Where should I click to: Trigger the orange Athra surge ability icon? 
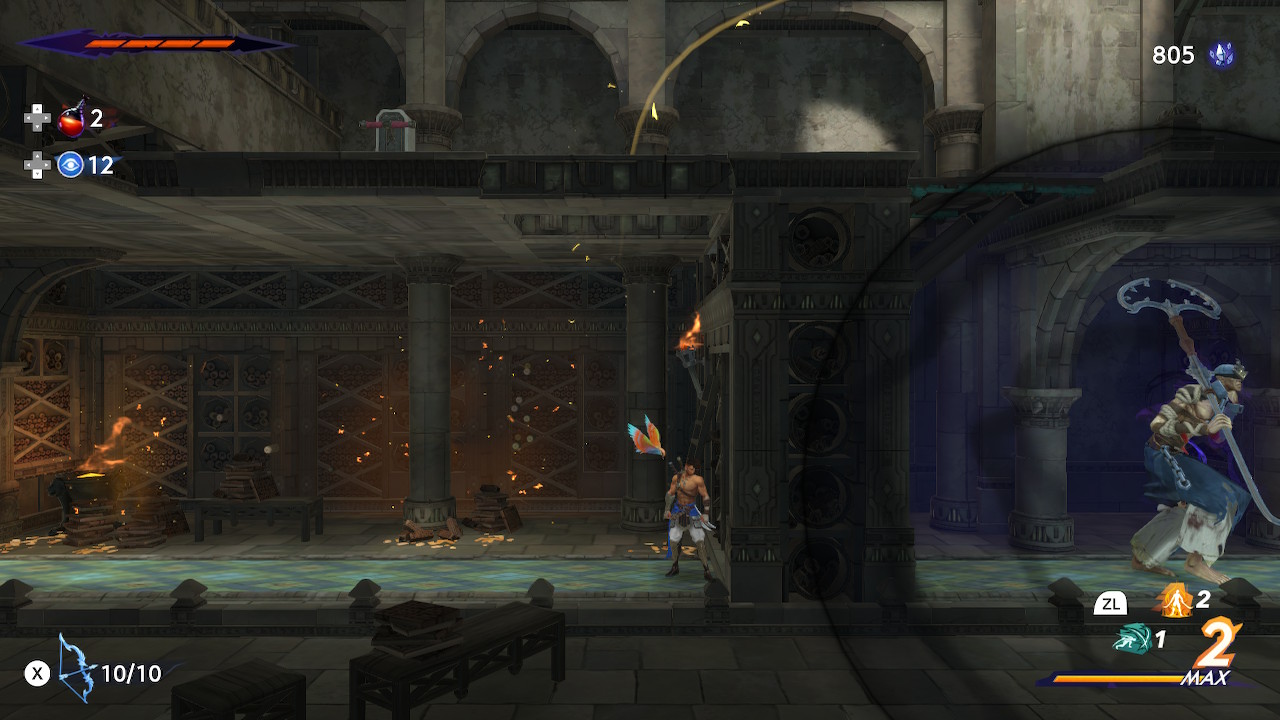pyautogui.click(x=1174, y=600)
